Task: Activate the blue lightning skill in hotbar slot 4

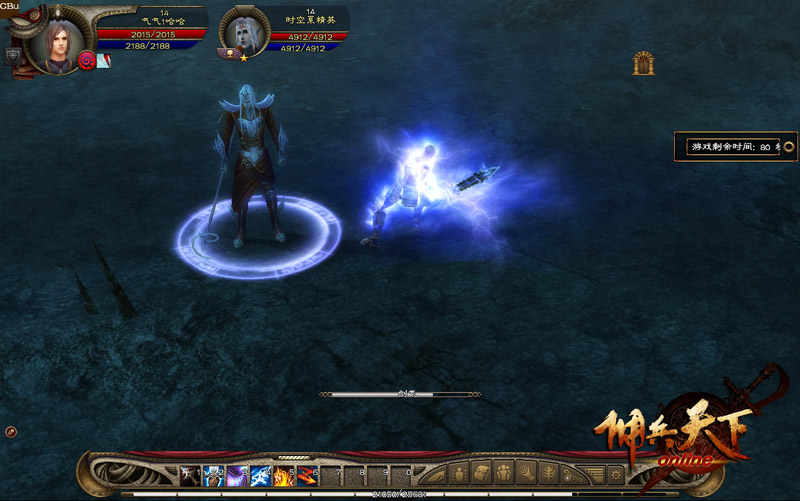Action: pos(260,474)
